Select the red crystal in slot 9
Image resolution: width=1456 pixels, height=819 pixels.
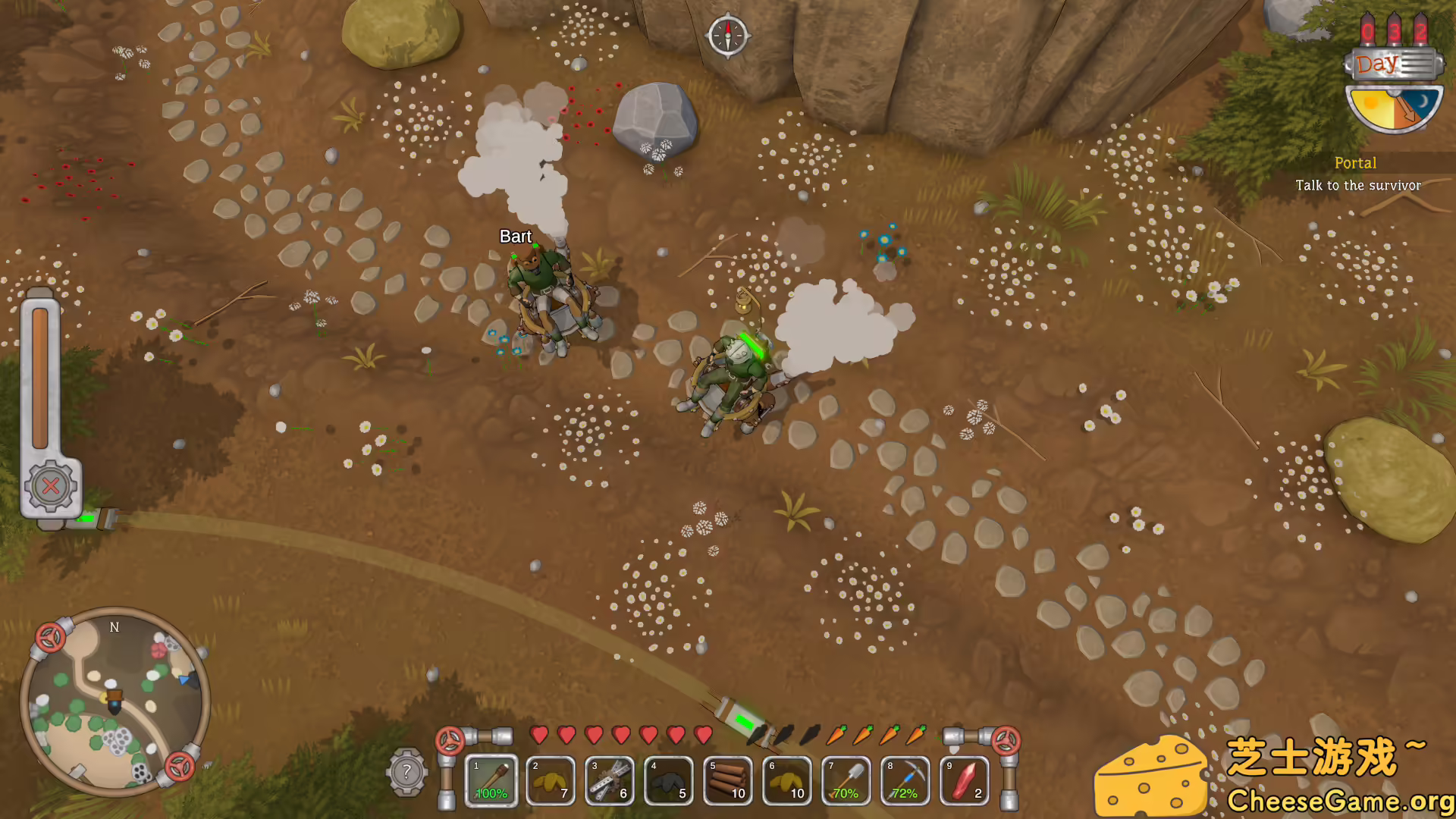tap(965, 781)
